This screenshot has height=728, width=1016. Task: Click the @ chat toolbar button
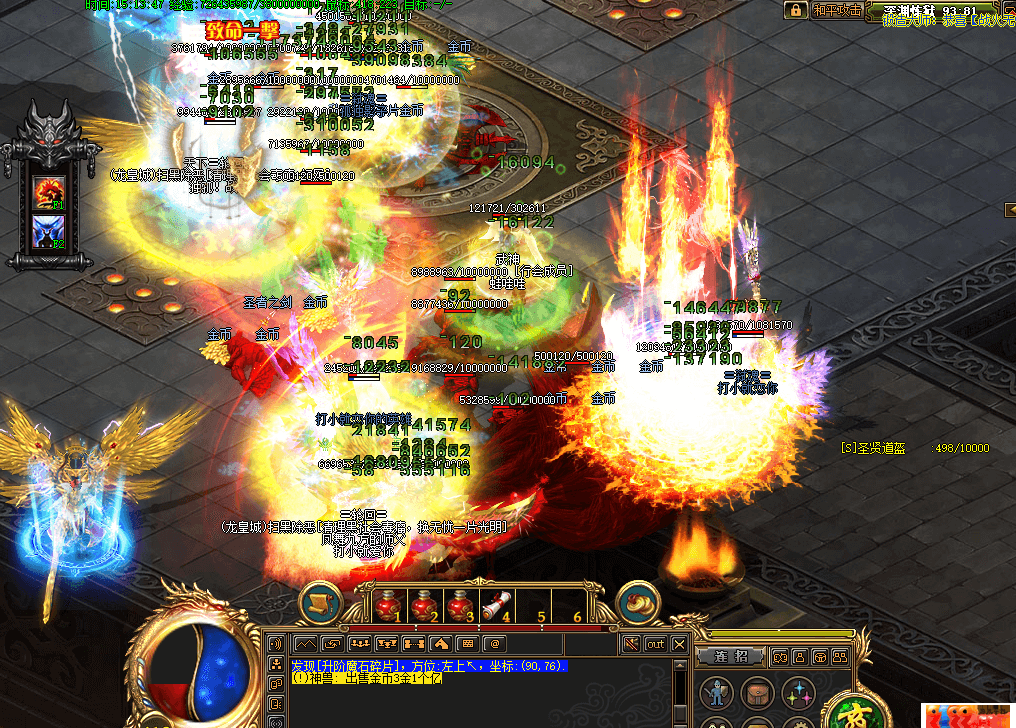494,644
